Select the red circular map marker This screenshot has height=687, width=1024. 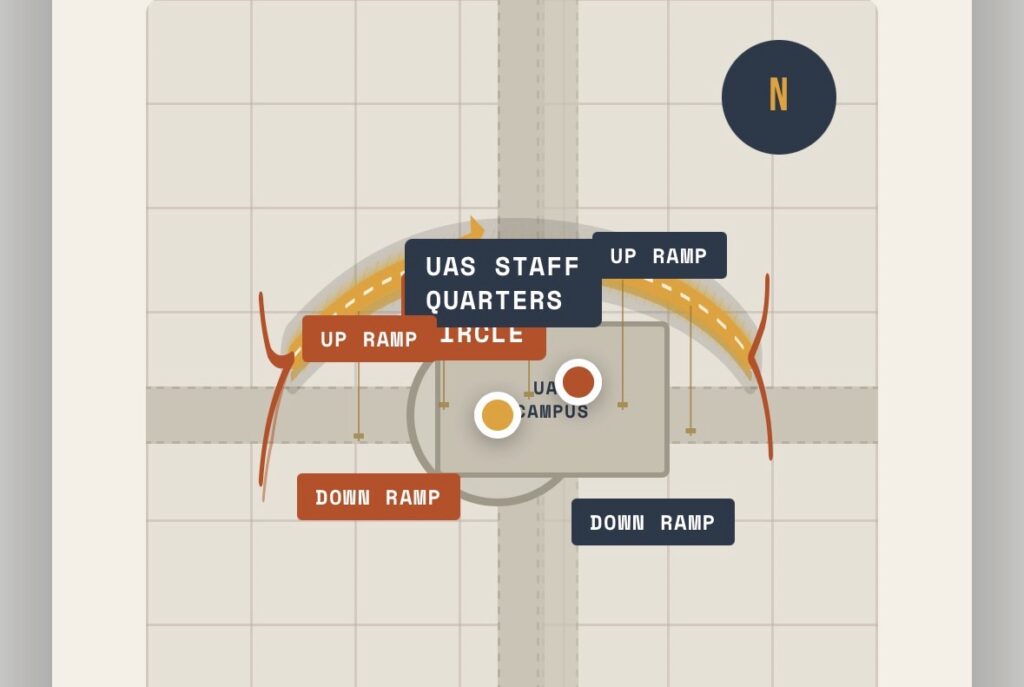pyautogui.click(x=578, y=382)
